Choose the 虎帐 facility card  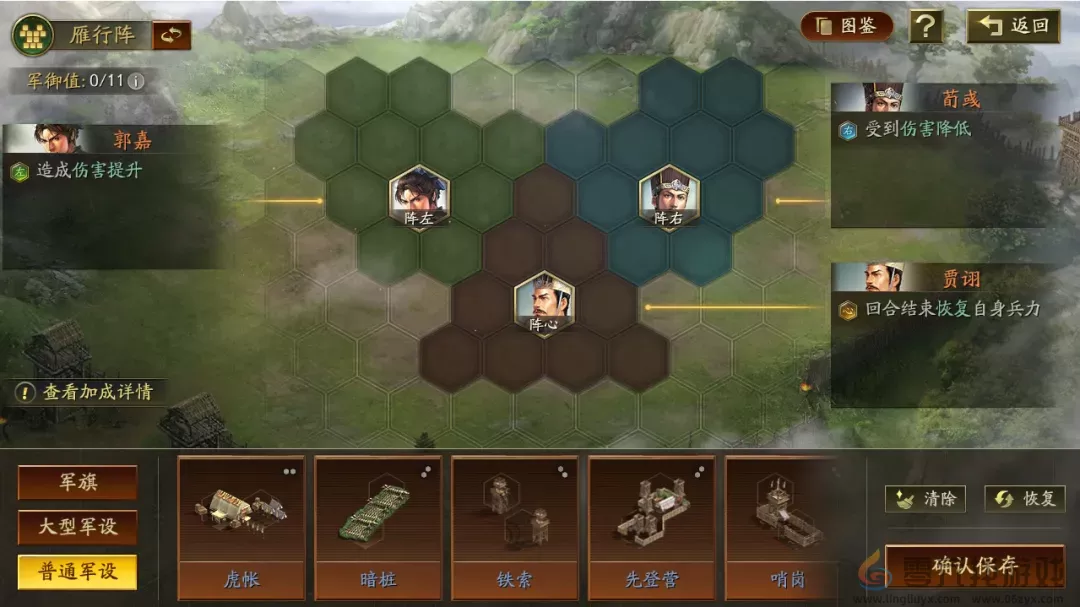click(x=240, y=527)
